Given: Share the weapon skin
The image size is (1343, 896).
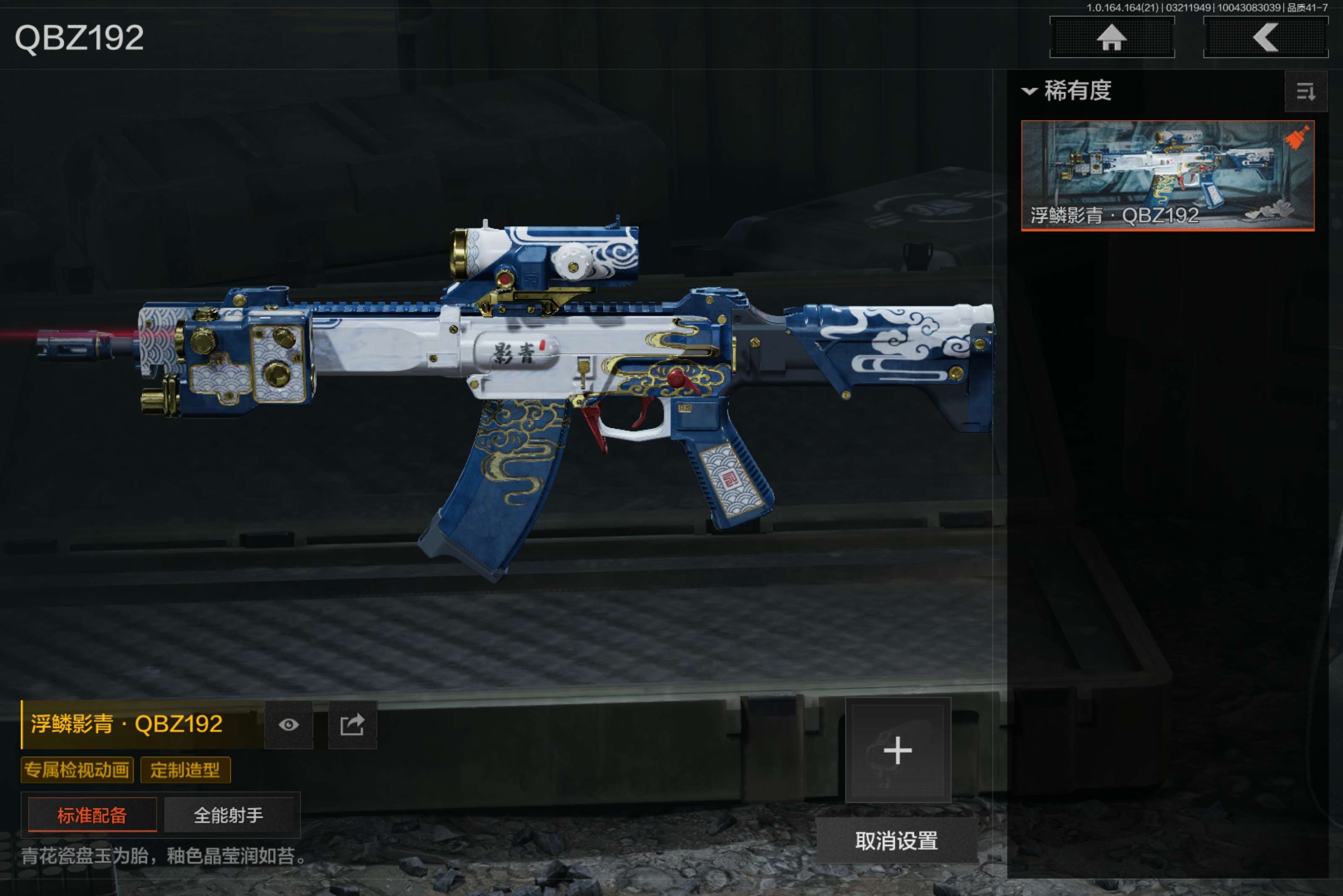Looking at the screenshot, I should tap(352, 724).
